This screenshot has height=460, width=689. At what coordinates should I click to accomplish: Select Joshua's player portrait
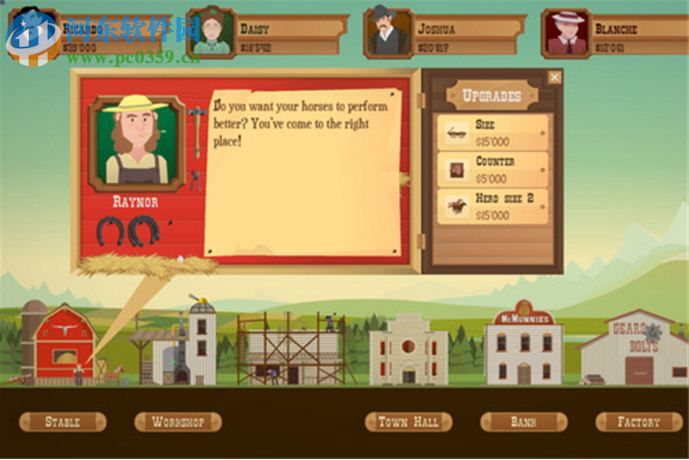coord(388,33)
